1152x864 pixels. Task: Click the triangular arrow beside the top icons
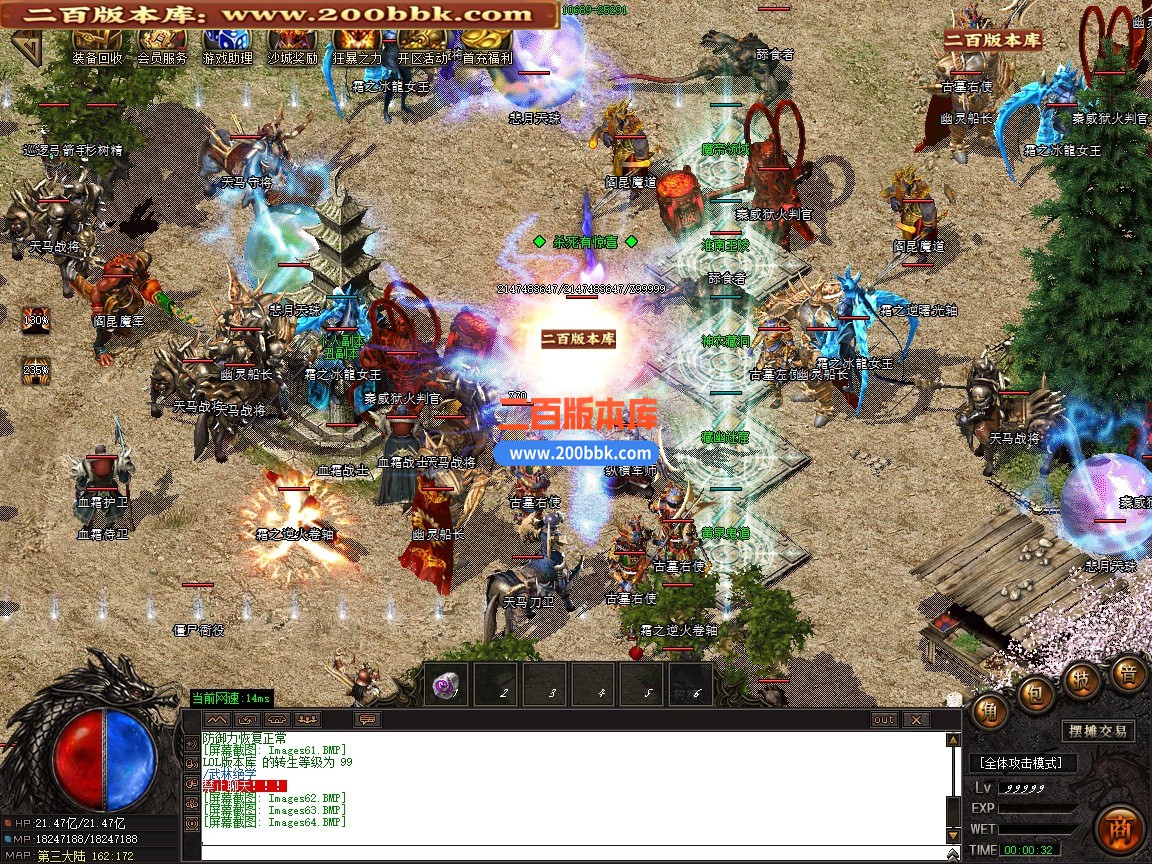29,46
